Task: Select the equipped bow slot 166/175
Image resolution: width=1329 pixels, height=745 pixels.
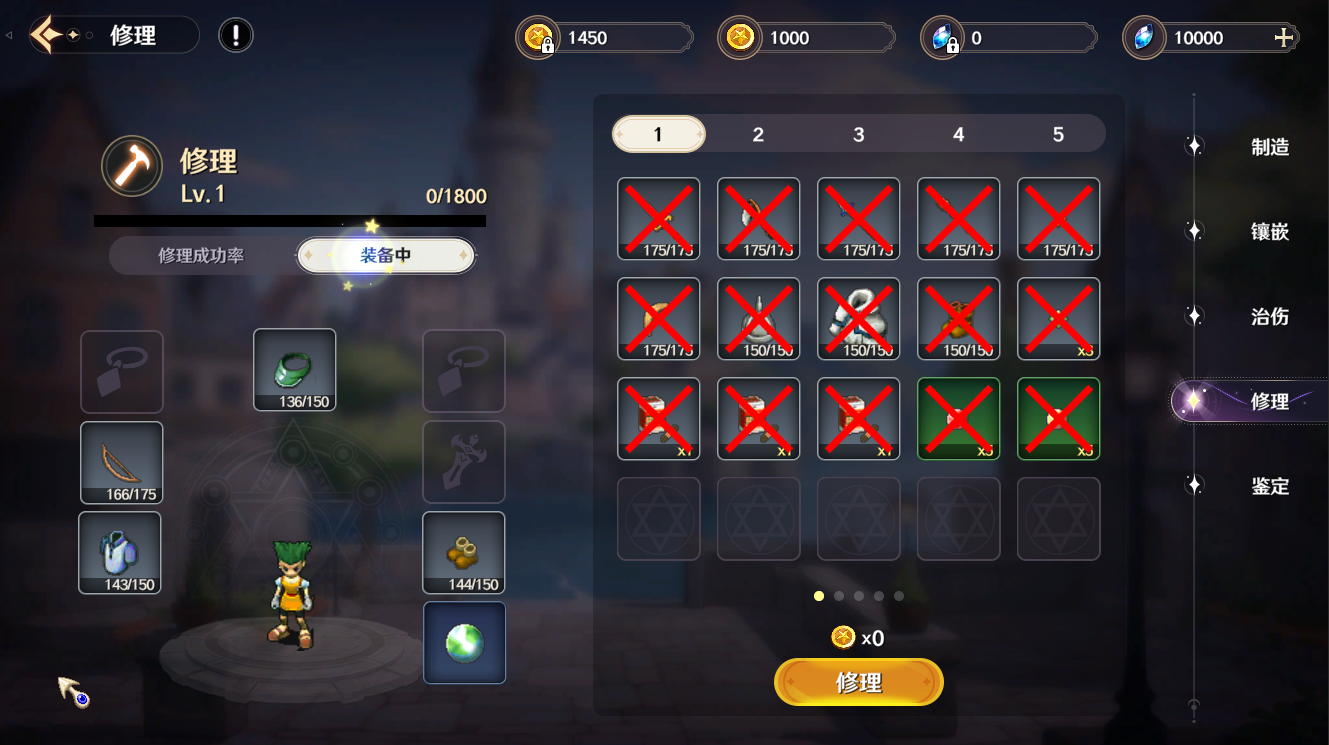Action: [121, 462]
